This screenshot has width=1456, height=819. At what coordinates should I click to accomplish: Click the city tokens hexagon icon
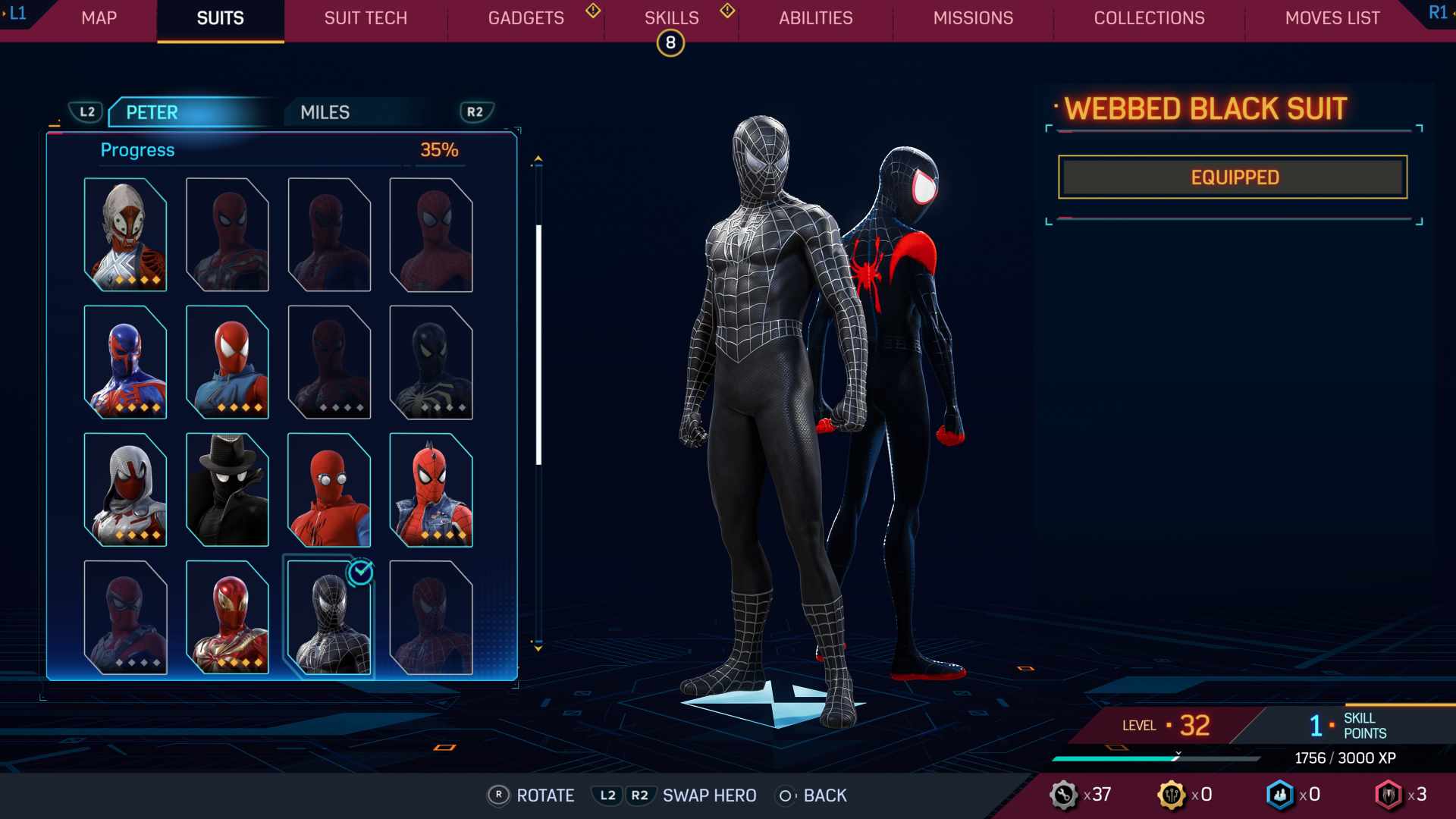tap(1280, 795)
